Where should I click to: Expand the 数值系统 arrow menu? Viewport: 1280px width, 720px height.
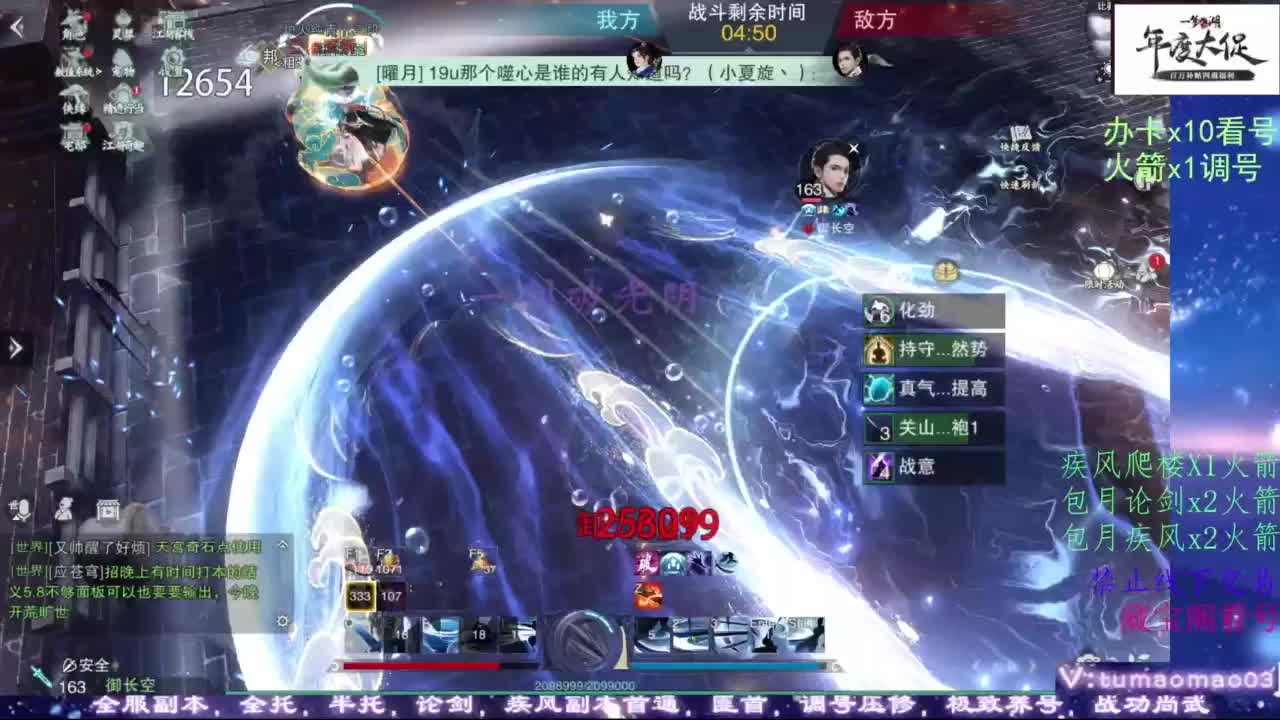coord(99,71)
